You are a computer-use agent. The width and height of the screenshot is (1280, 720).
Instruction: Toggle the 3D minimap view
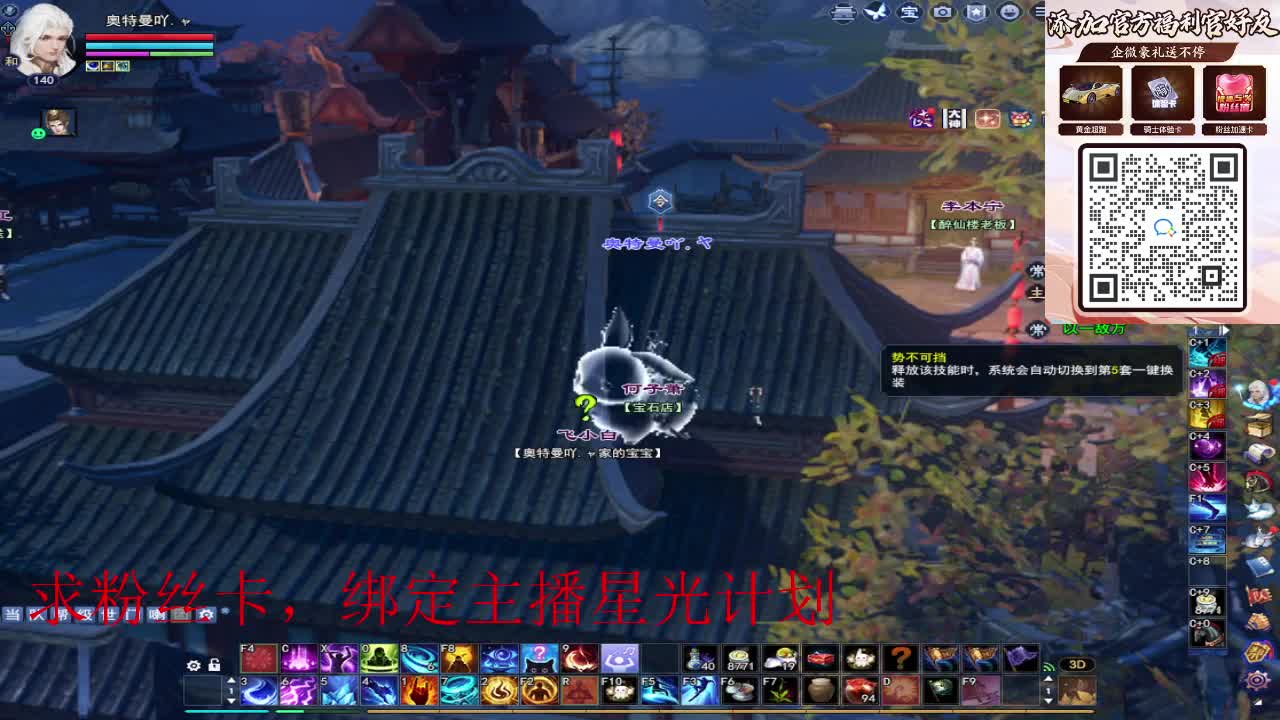click(1078, 664)
